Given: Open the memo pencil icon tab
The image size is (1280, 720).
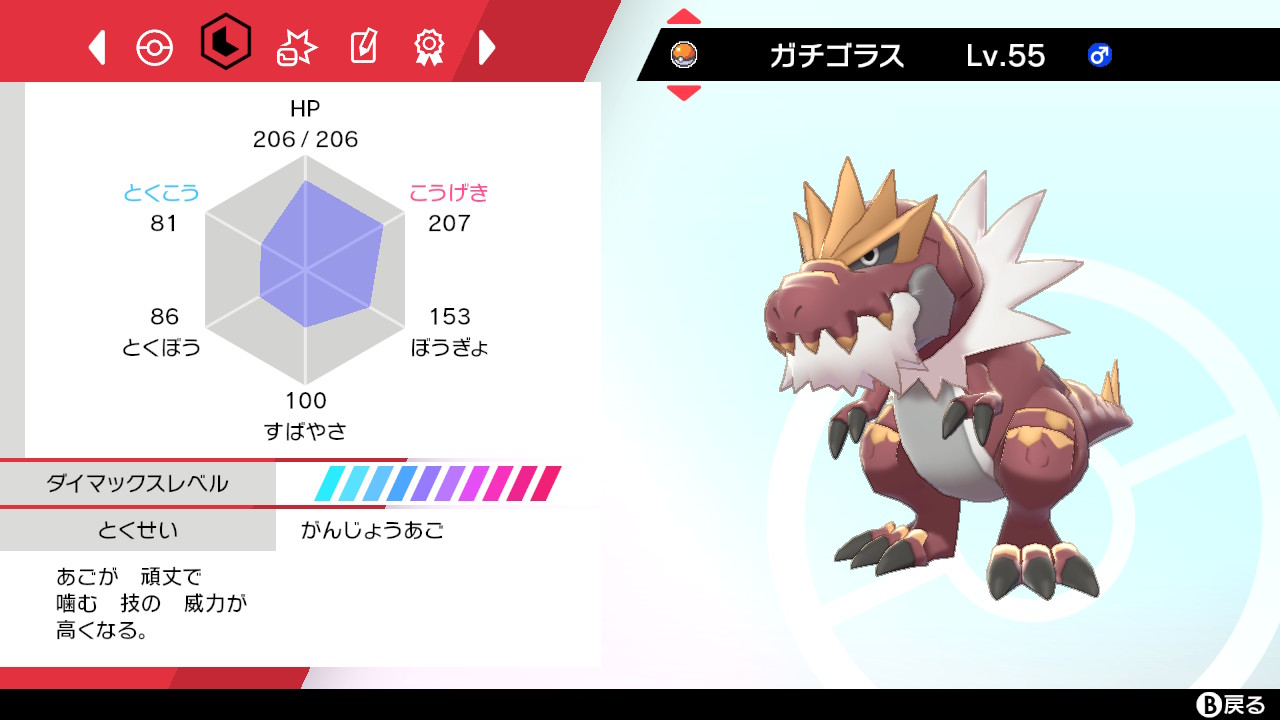Looking at the screenshot, I should tap(362, 45).
